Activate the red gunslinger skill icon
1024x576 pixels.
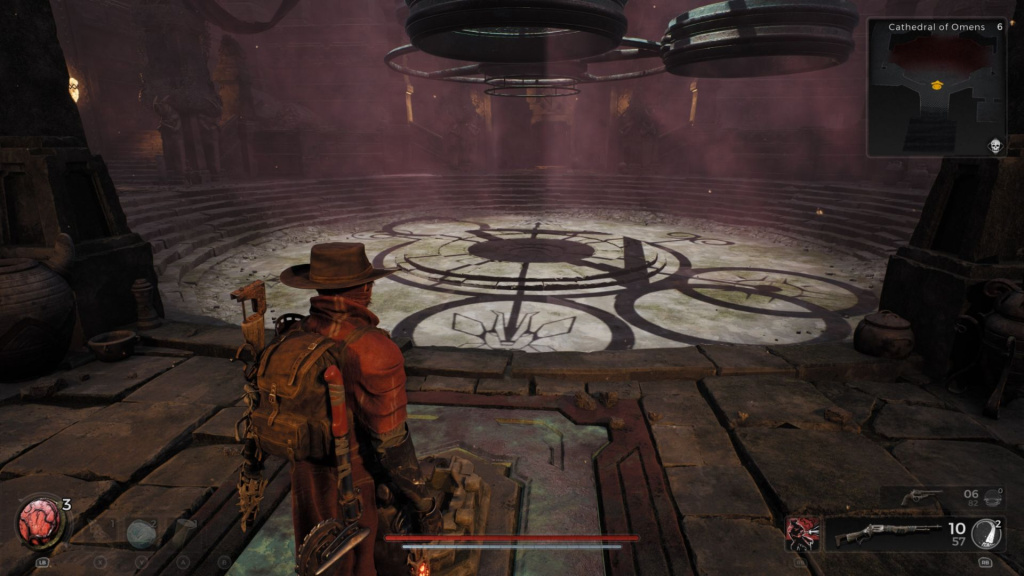[x=802, y=534]
